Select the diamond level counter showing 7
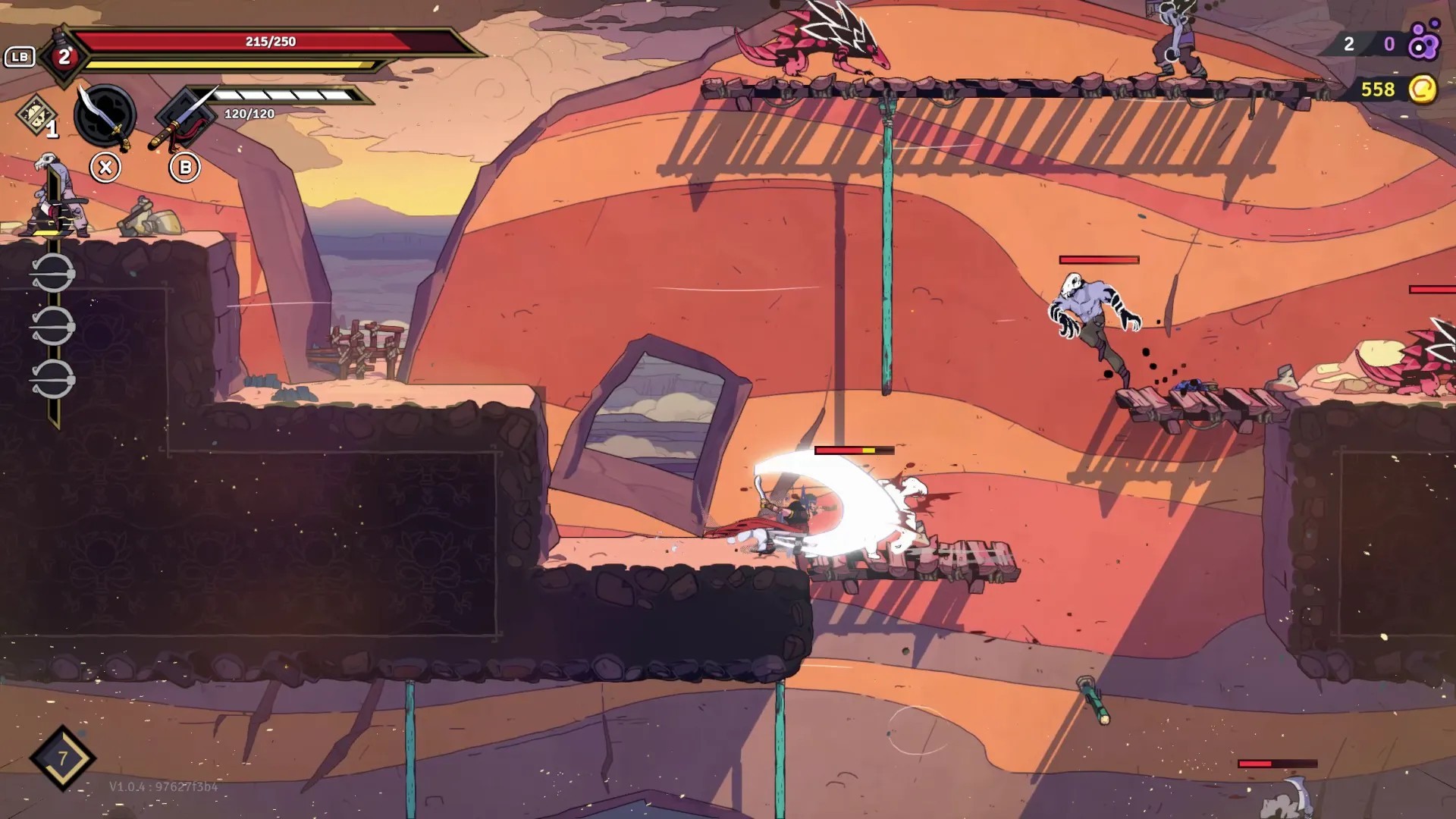Image resolution: width=1456 pixels, height=819 pixels. (64, 758)
